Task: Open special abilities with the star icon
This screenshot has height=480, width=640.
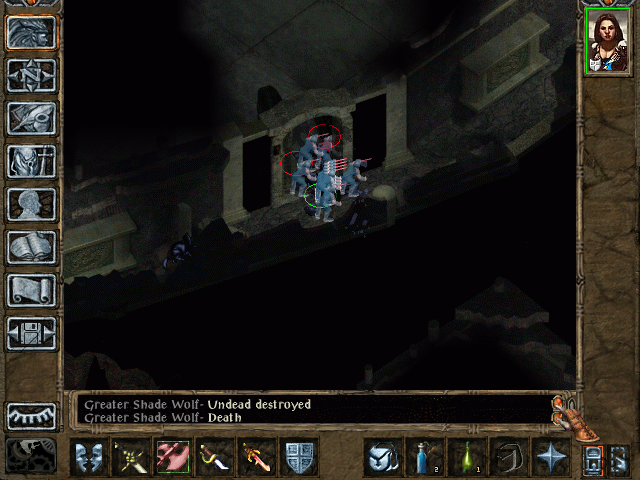Action: (x=550, y=458)
